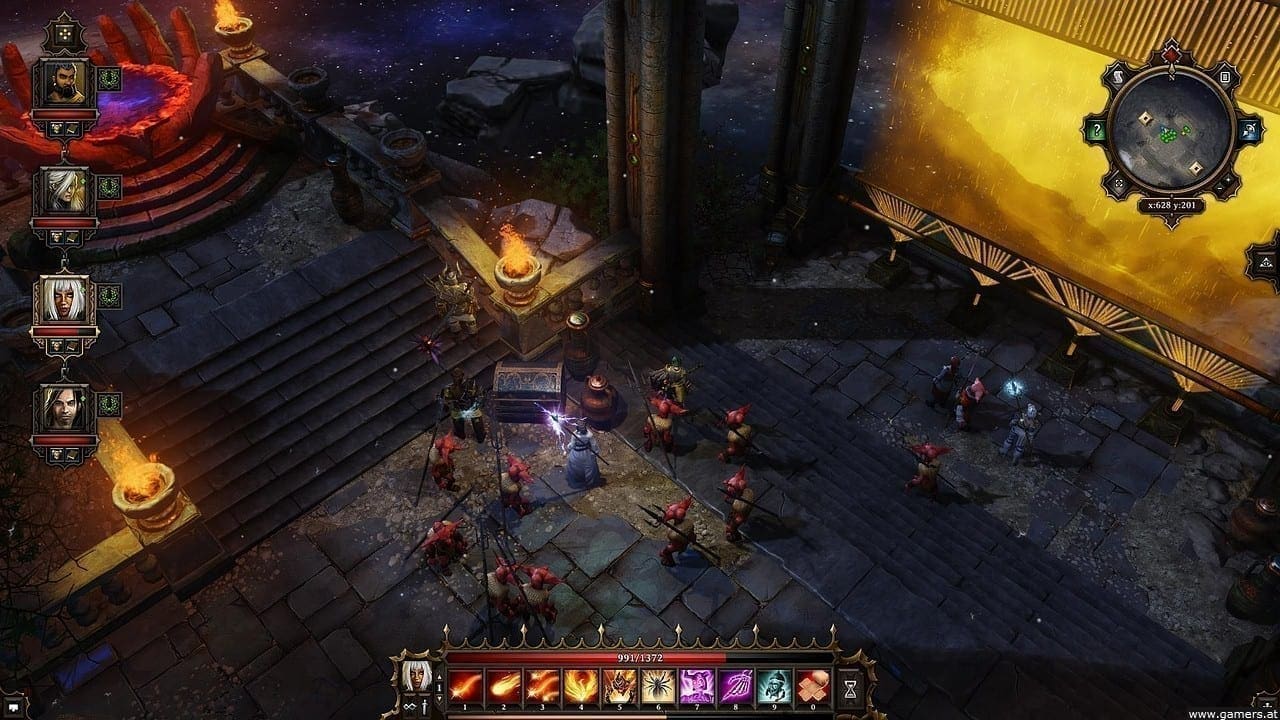This screenshot has height=720, width=1280.
Task: Cast the teal hooded figure skill in slot 9
Action: (774, 684)
